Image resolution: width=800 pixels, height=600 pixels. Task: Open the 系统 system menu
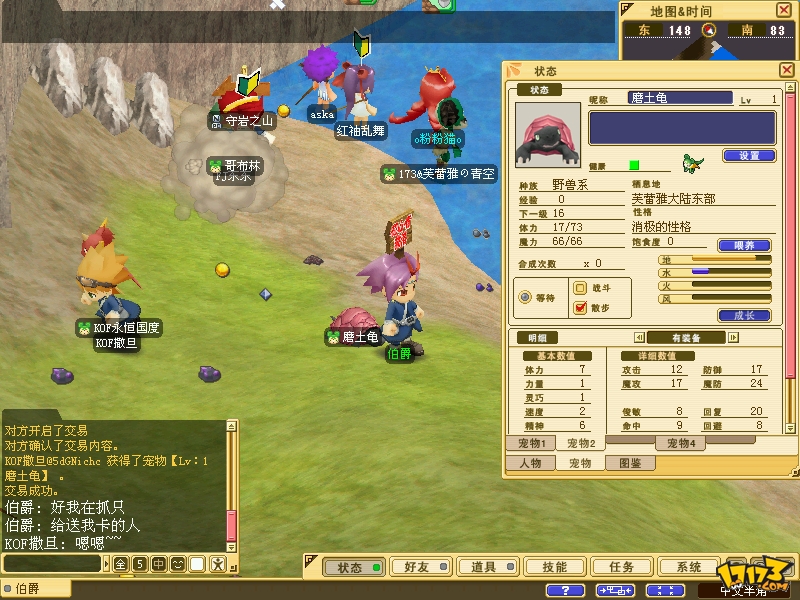(689, 567)
